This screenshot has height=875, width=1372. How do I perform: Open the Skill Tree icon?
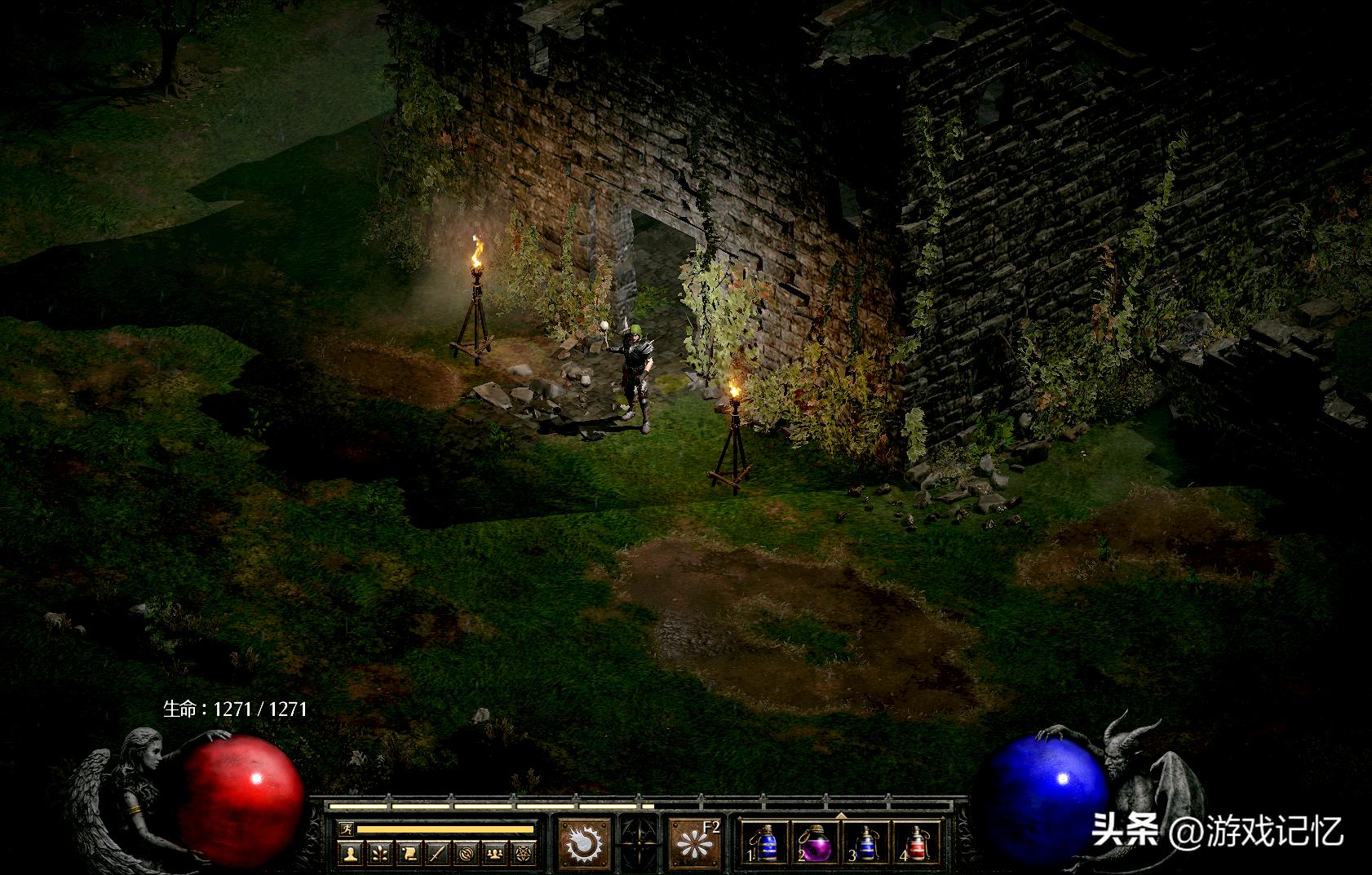tap(381, 852)
